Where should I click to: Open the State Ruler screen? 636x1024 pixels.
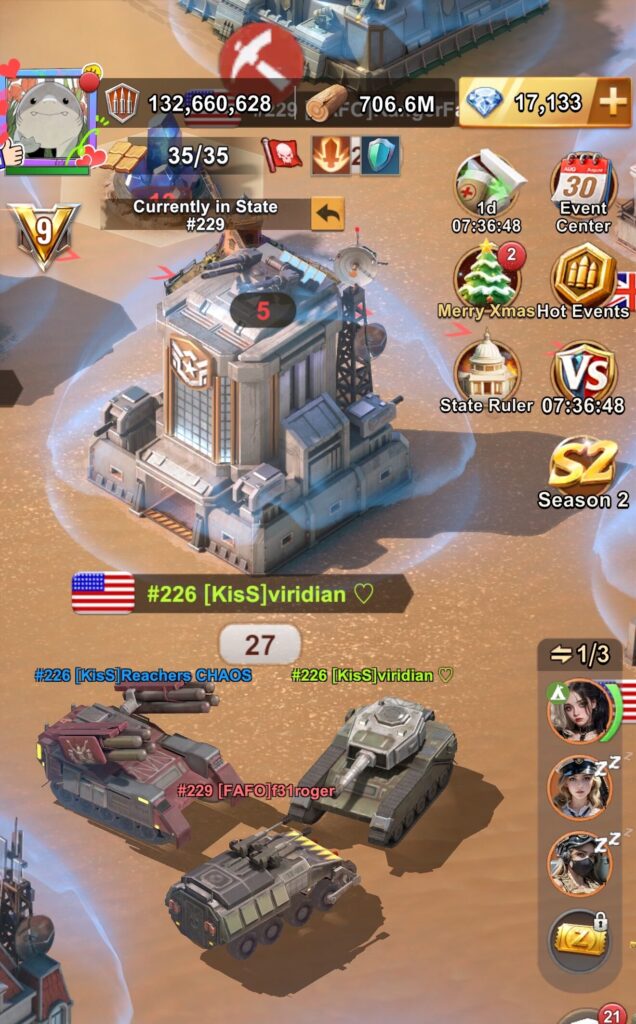click(x=487, y=373)
